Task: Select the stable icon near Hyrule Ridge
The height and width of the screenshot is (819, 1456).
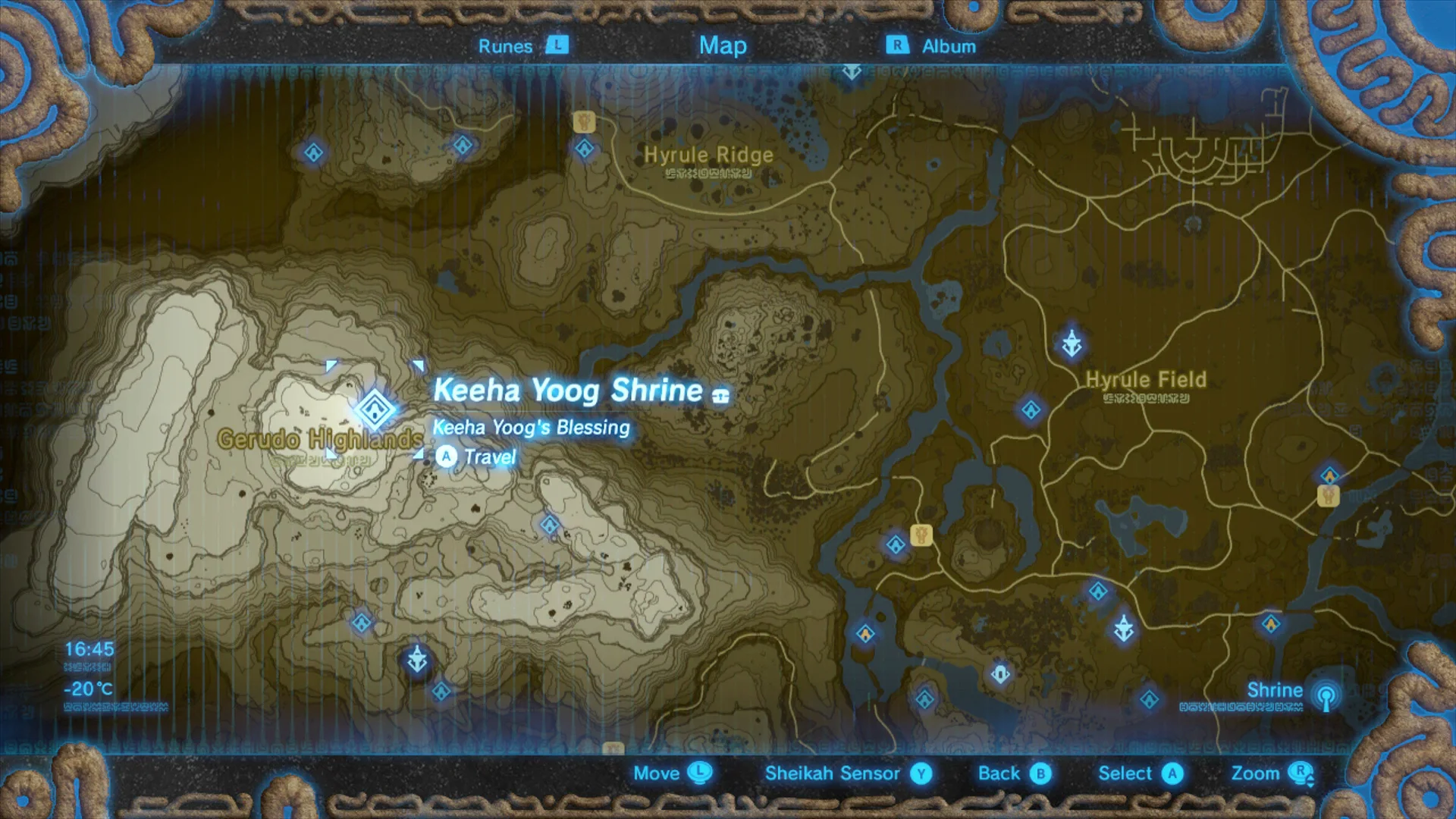Action: pos(584,121)
